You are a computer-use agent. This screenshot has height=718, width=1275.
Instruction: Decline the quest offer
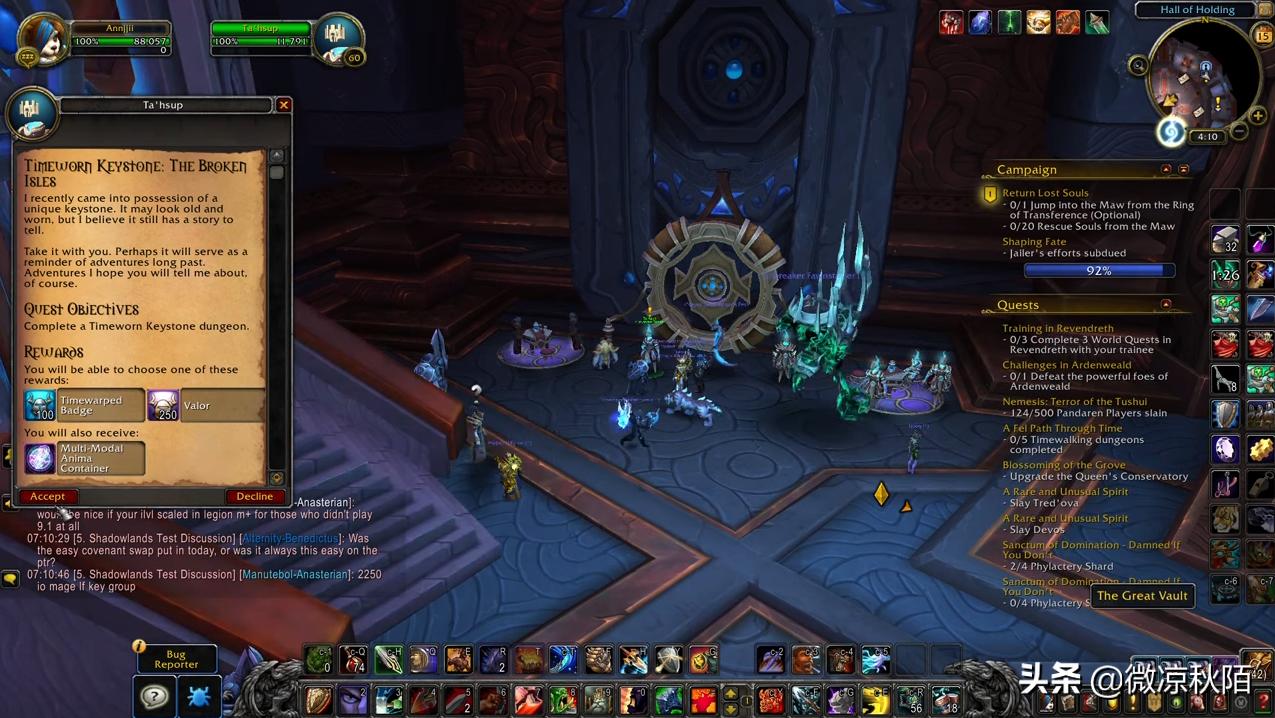[x=254, y=496]
